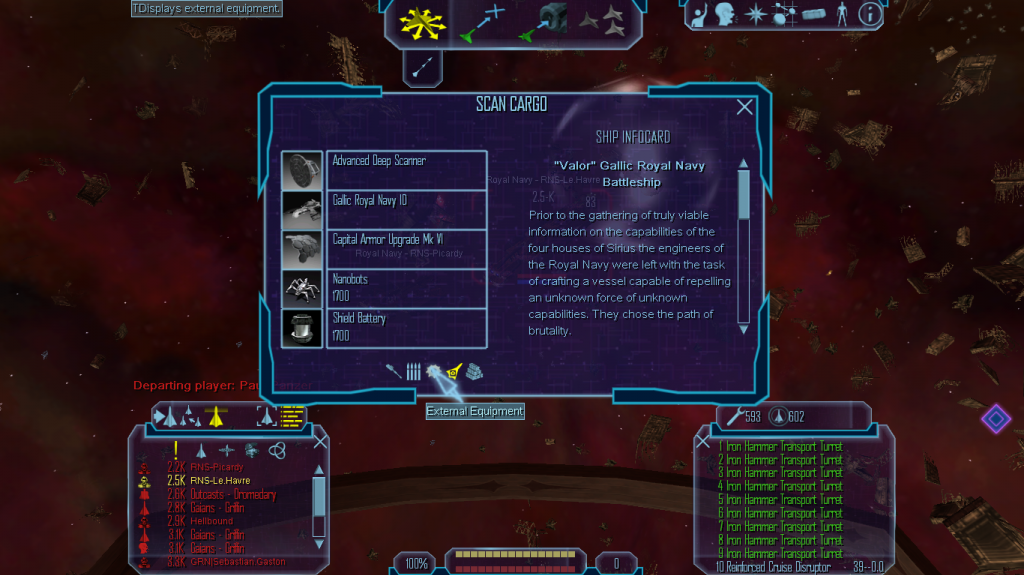Show the commodities category with stacked crates
The image size is (1024, 575).
(x=473, y=372)
